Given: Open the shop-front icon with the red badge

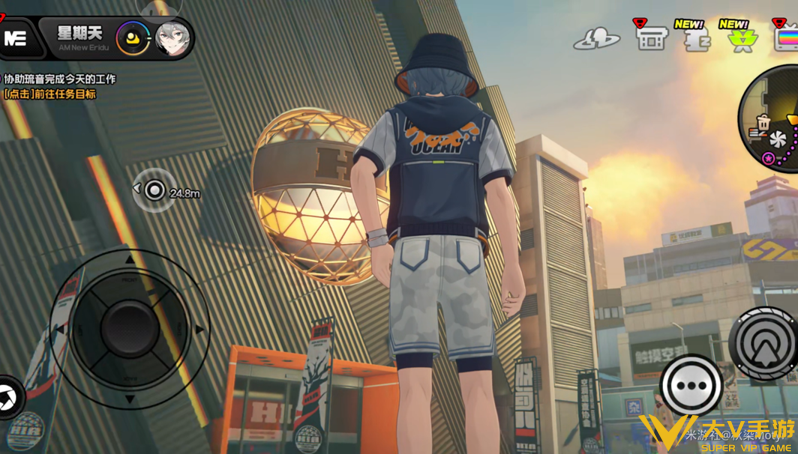Looking at the screenshot, I should coord(651,38).
